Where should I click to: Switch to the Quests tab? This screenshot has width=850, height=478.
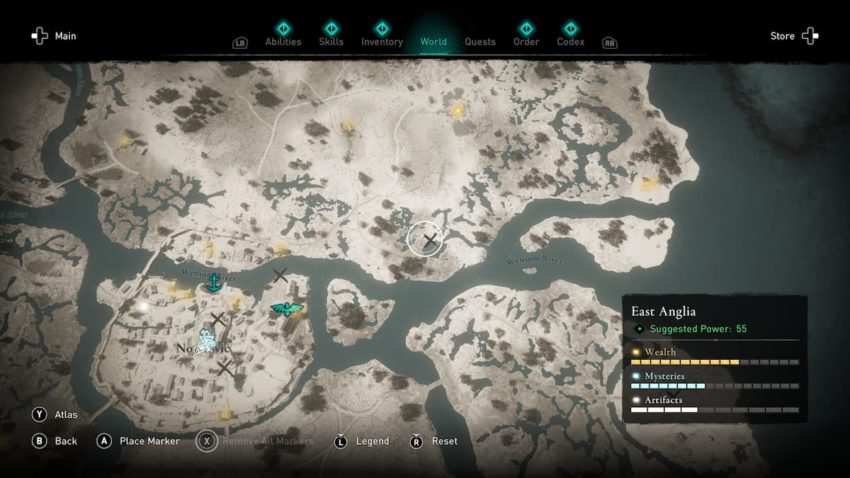[x=480, y=41]
